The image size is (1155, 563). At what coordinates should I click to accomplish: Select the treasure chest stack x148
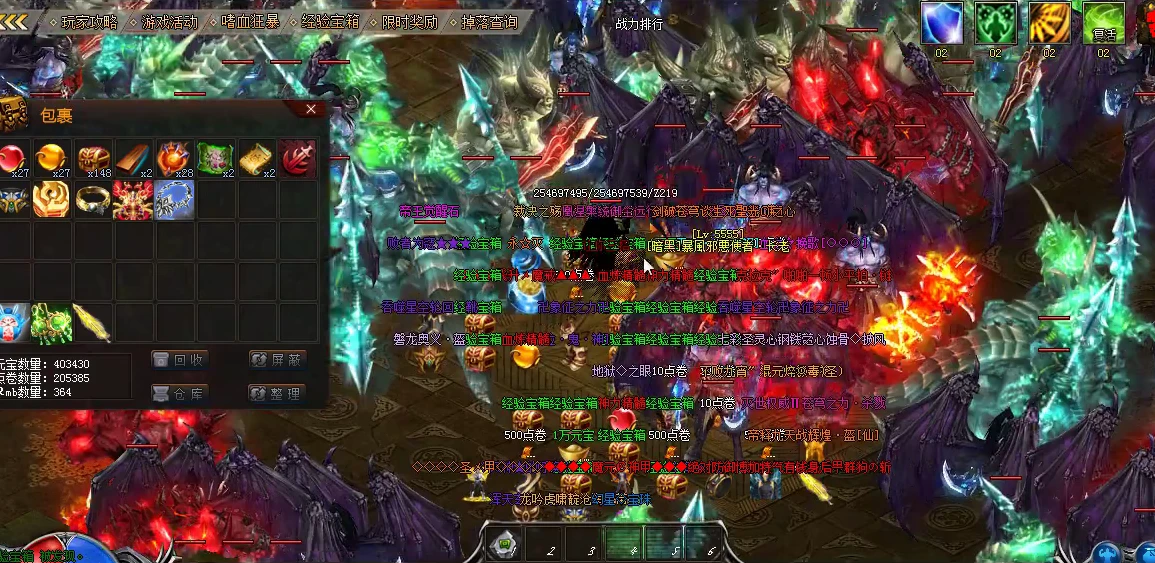pyautogui.click(x=93, y=158)
